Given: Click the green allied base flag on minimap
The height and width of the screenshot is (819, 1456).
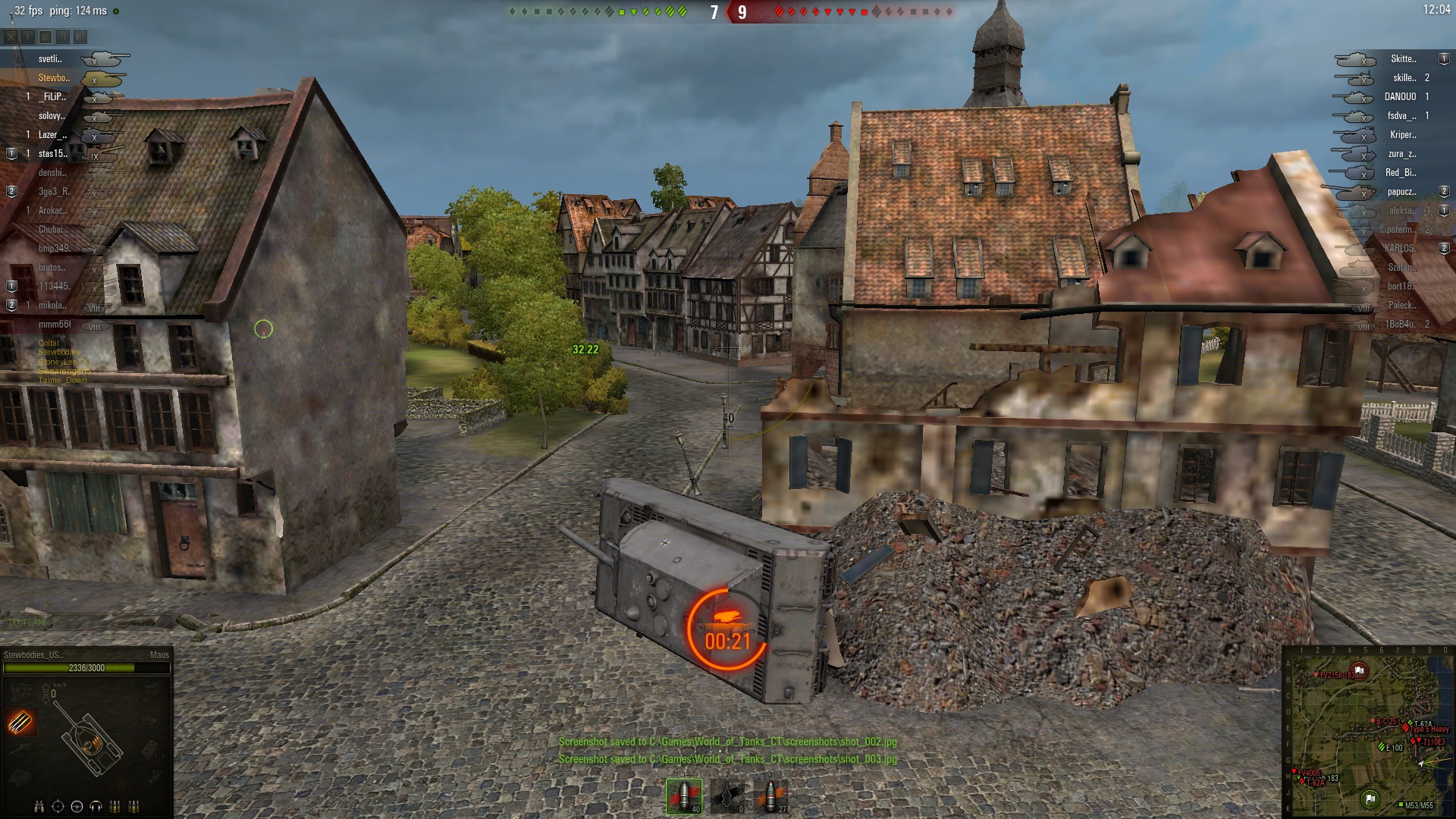Looking at the screenshot, I should pos(1370,798).
